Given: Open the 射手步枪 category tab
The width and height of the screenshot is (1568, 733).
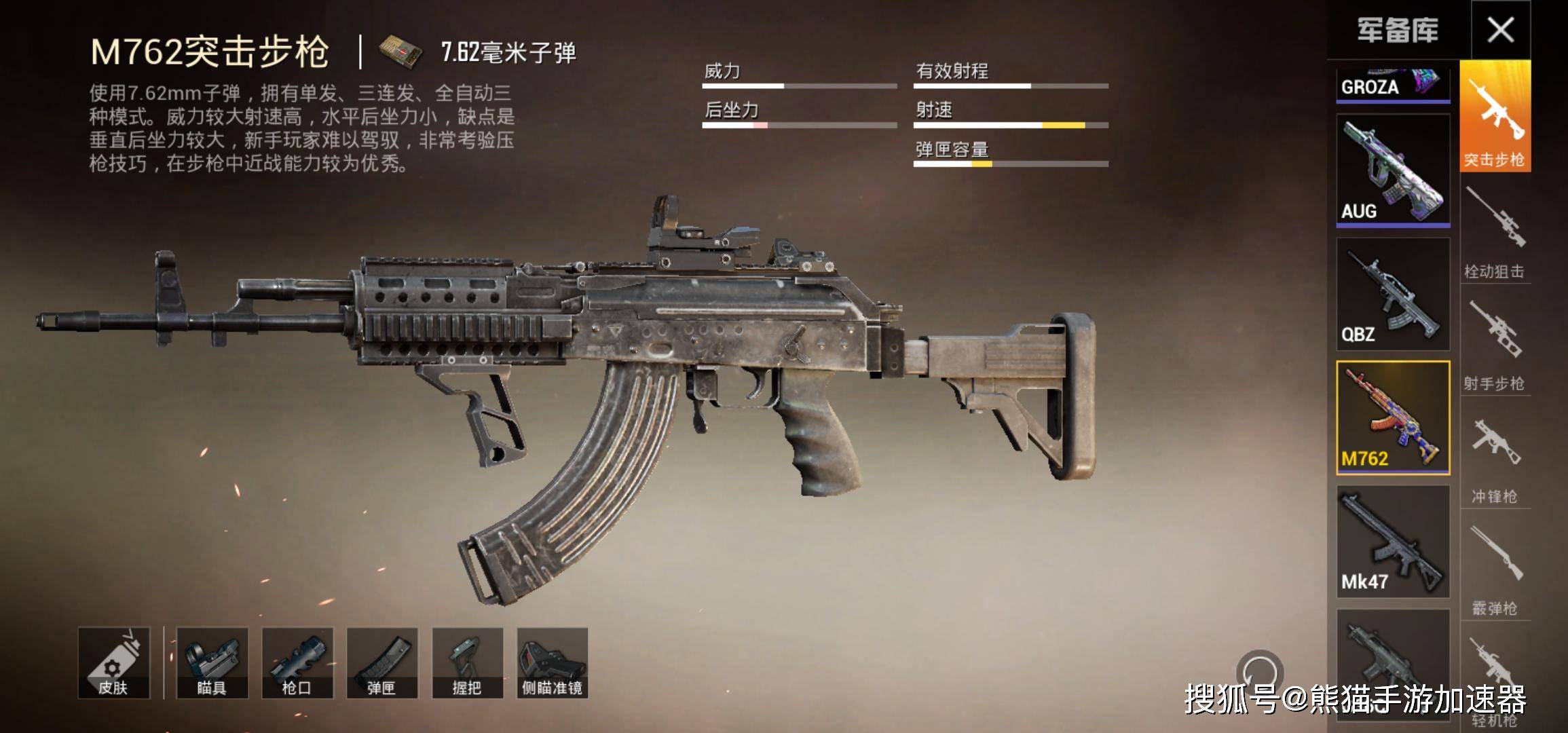Looking at the screenshot, I should 1495,343.
